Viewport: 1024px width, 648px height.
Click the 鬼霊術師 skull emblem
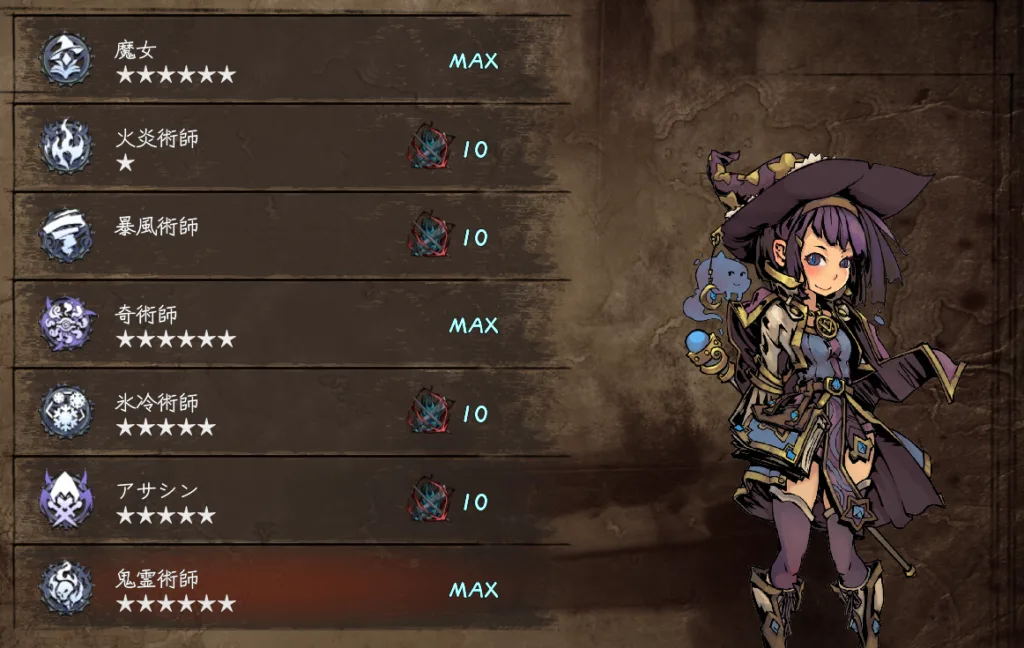point(66,588)
